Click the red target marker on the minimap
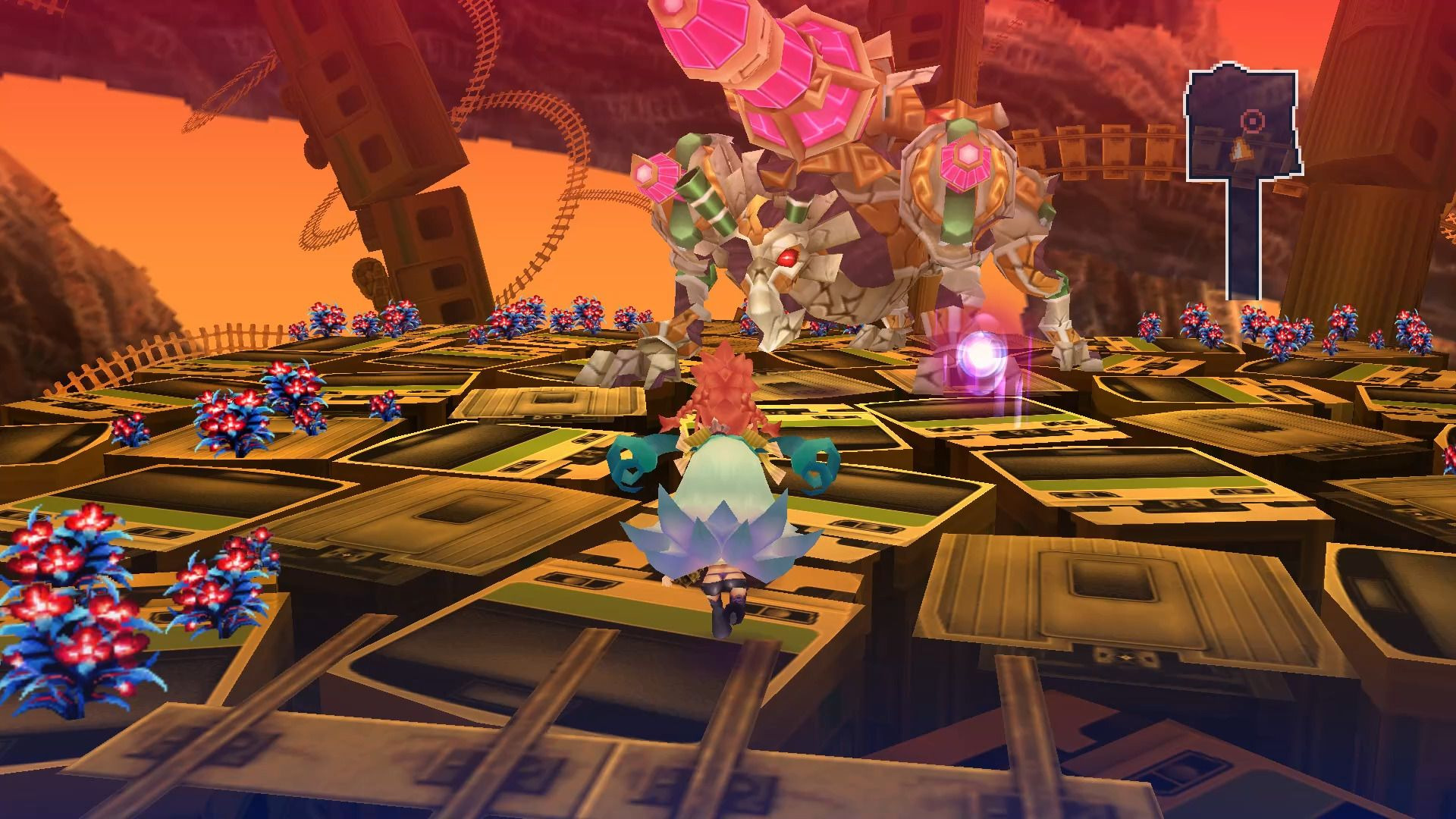Viewport: 1456px width, 819px height. pos(1252,120)
